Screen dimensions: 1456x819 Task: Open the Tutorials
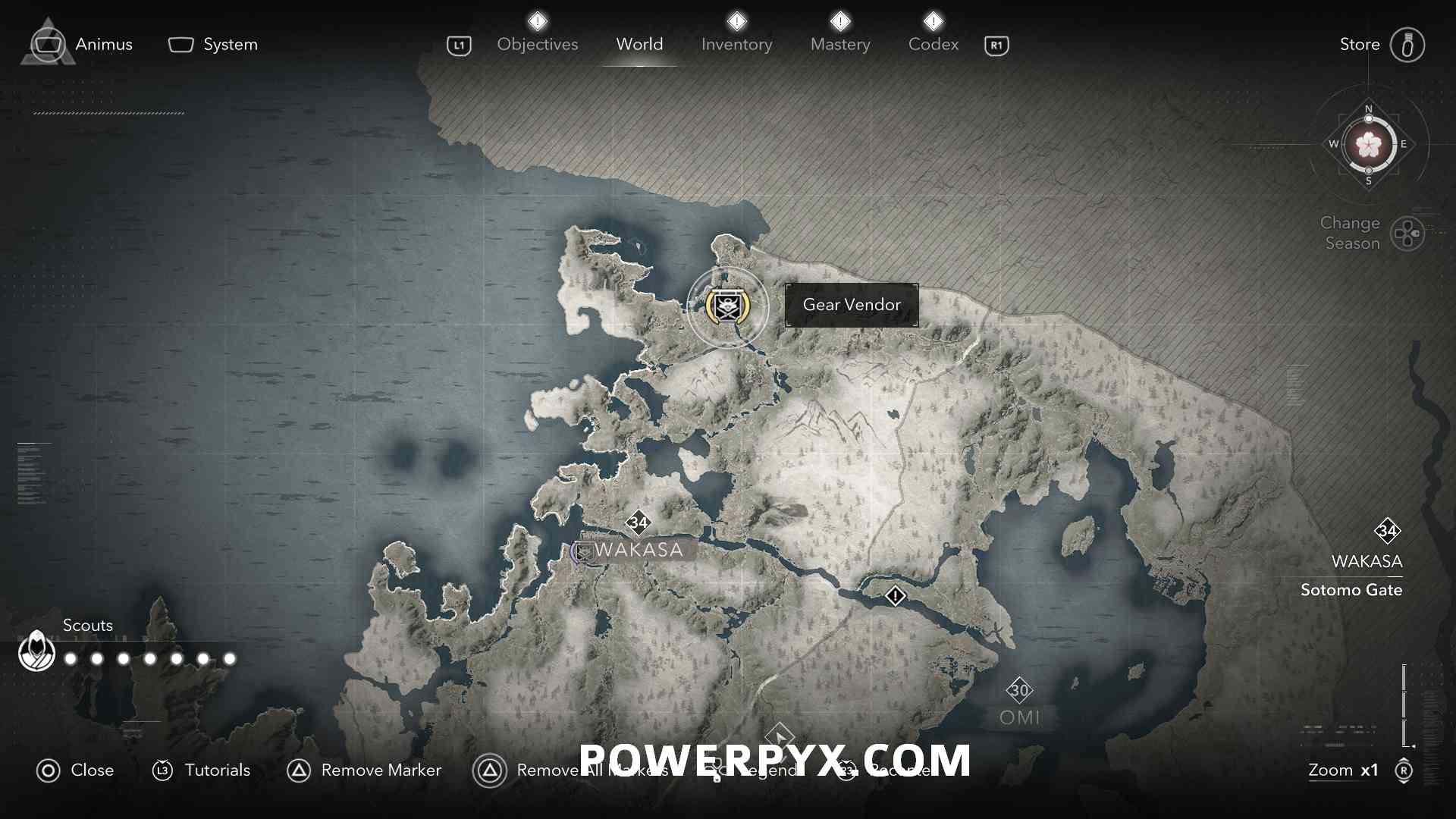(x=202, y=770)
